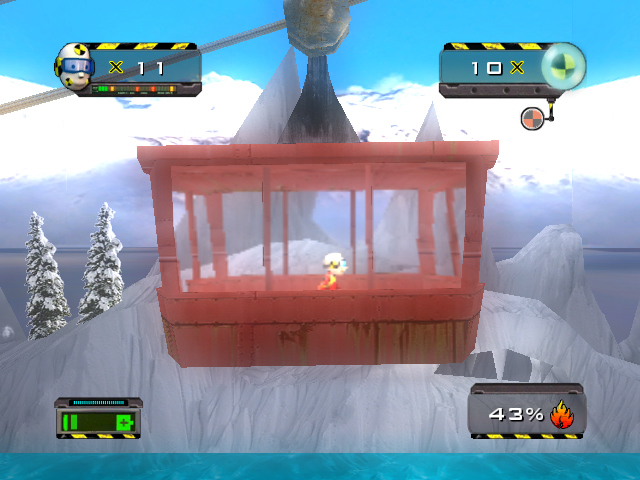Click the flame icon beside 43%

[561, 414]
